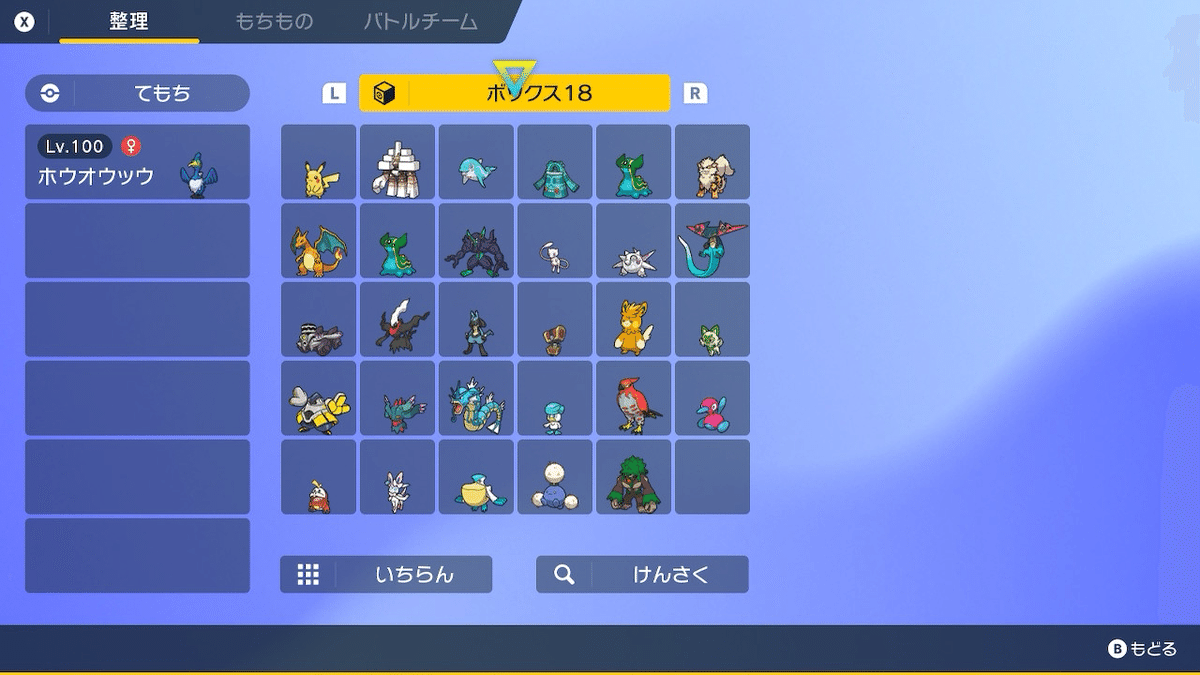
Task: Select the Sprigatito box slot
Action: 712,320
